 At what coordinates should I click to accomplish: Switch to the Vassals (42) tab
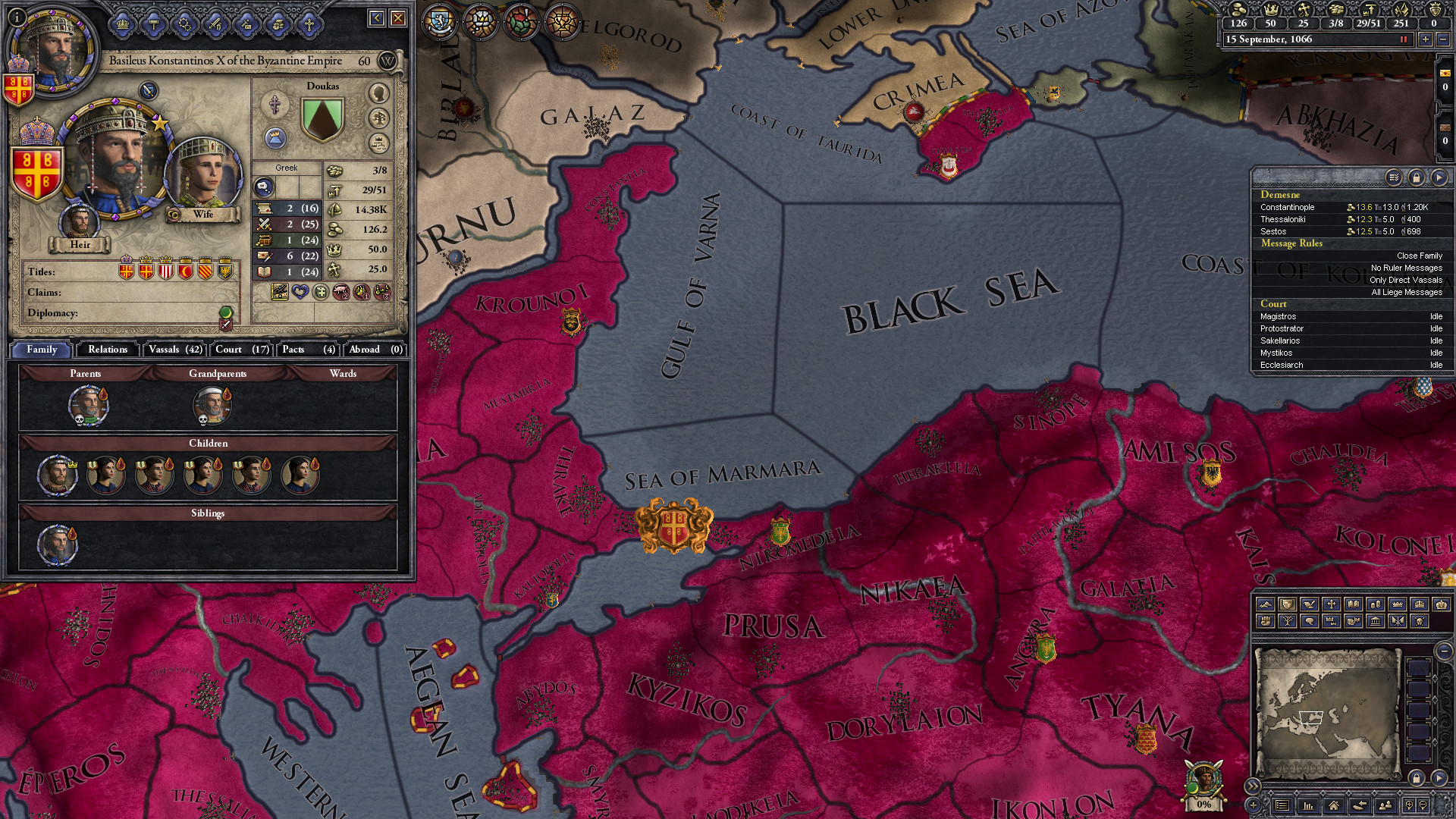click(174, 350)
